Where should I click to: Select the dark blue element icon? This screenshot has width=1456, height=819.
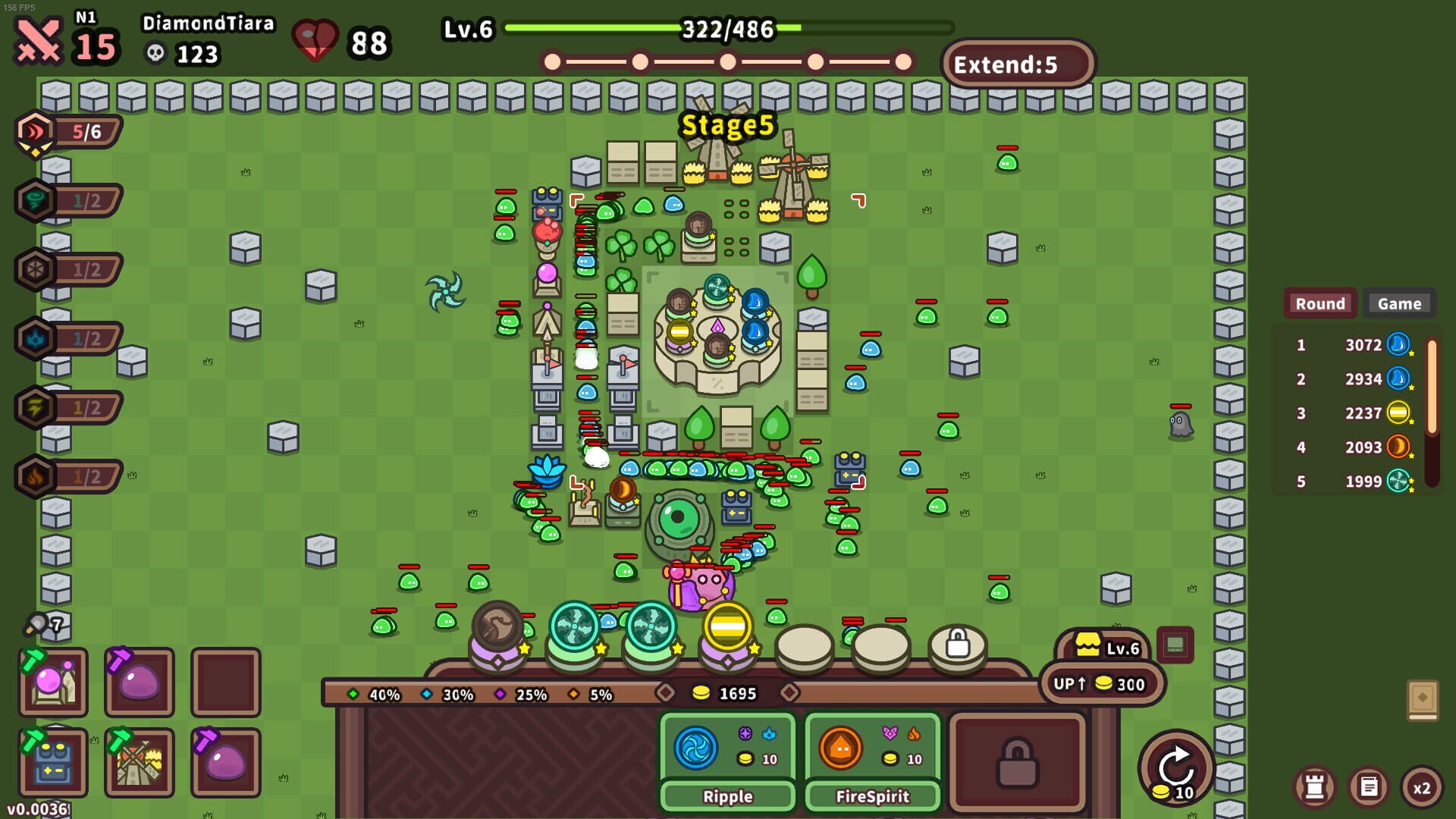[x=34, y=338]
